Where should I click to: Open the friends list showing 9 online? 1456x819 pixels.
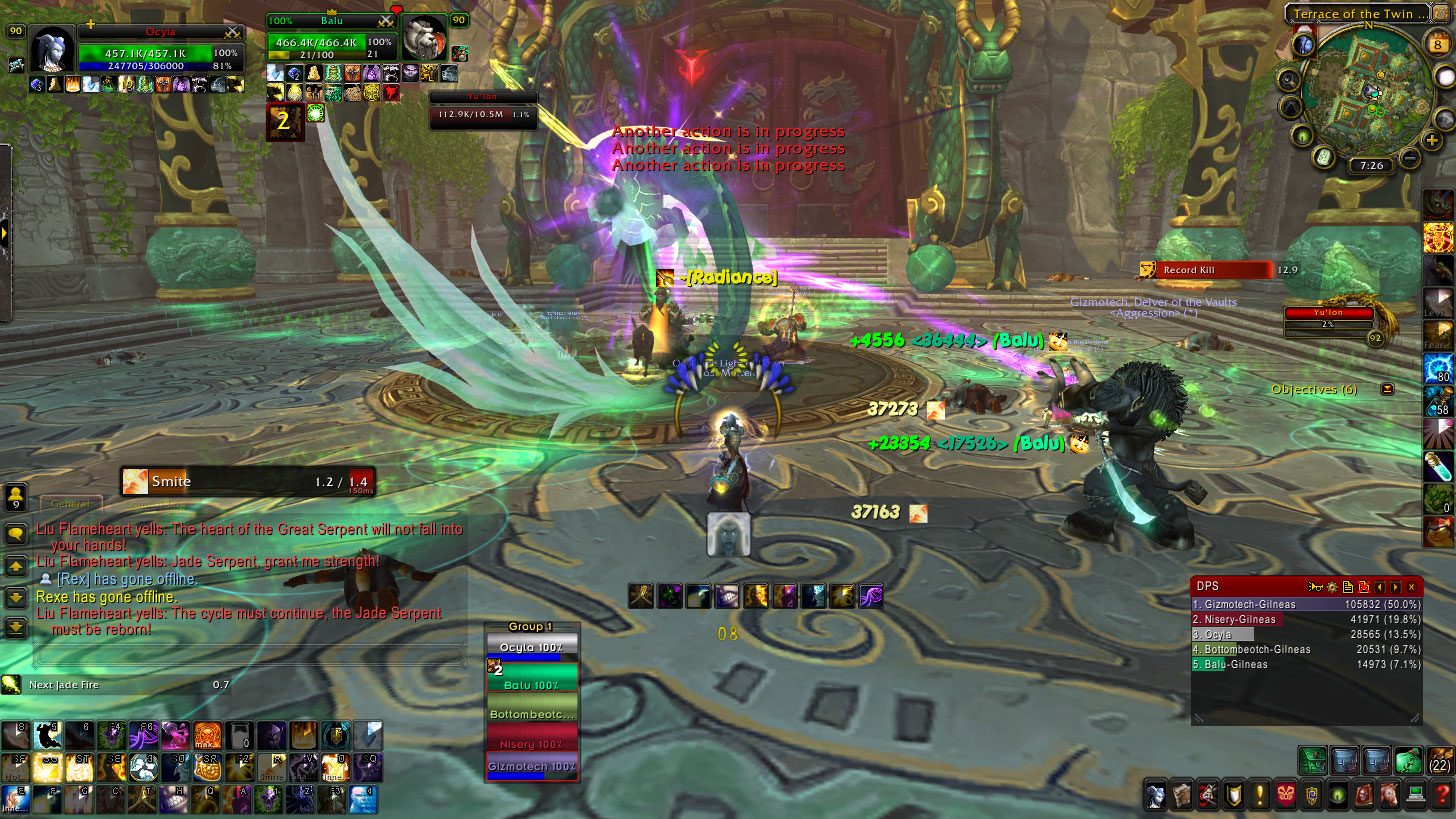click(16, 497)
